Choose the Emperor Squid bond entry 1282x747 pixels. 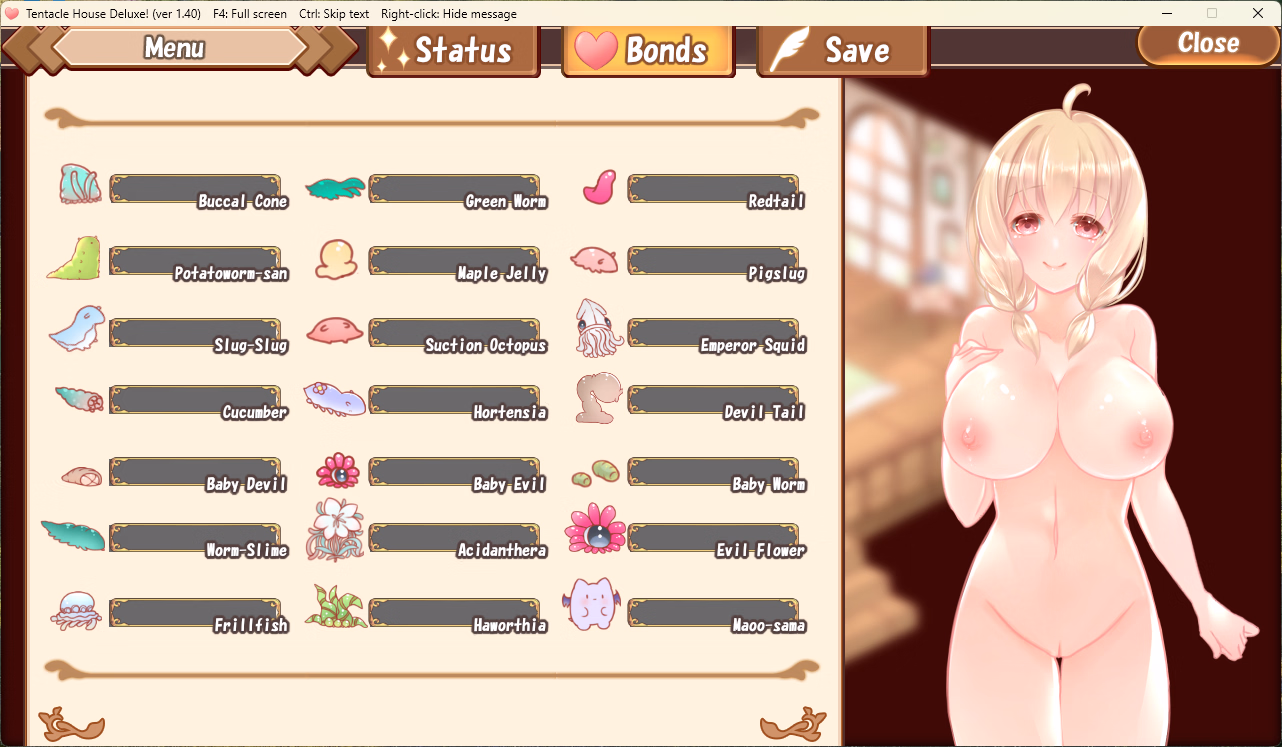[716, 333]
